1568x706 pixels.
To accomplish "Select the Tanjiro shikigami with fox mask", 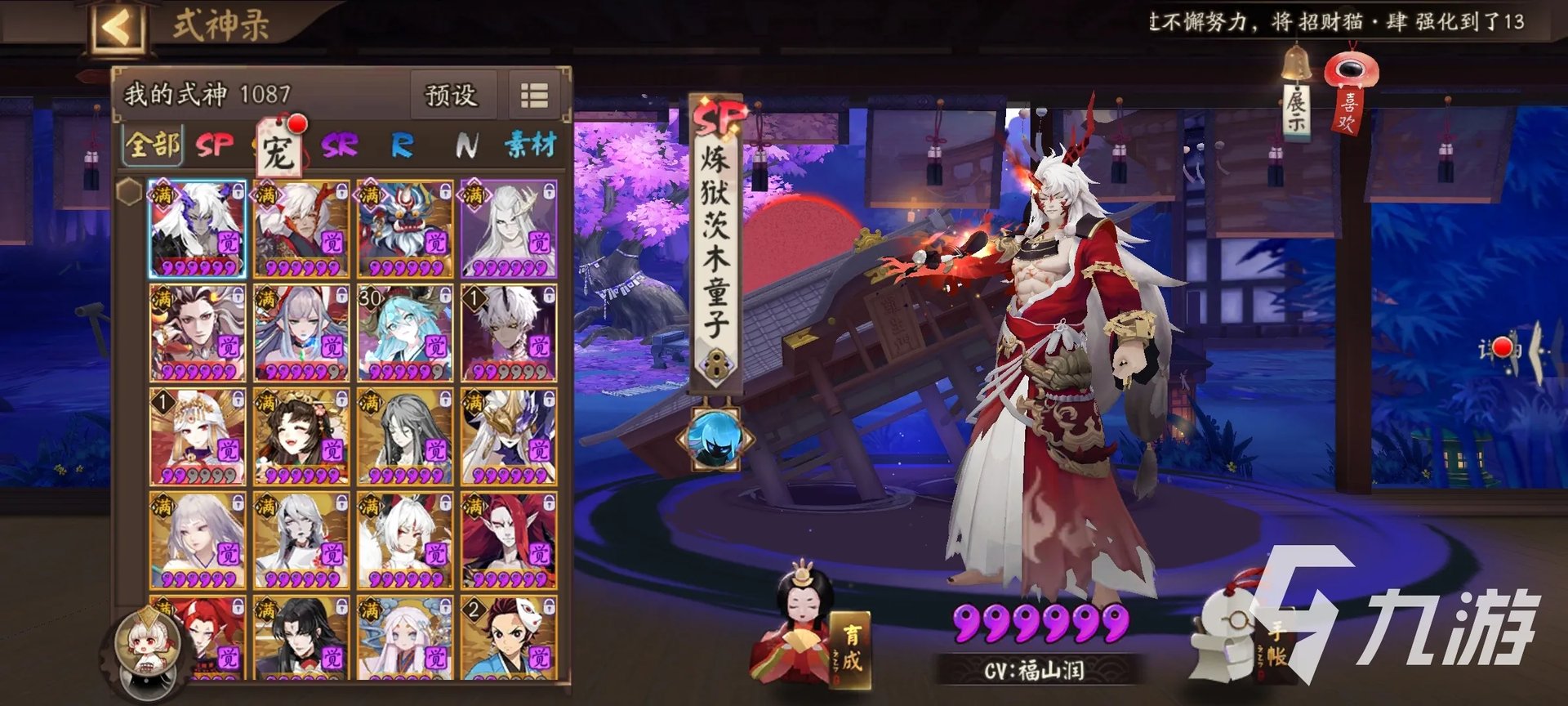I will pyautogui.click(x=508, y=639).
